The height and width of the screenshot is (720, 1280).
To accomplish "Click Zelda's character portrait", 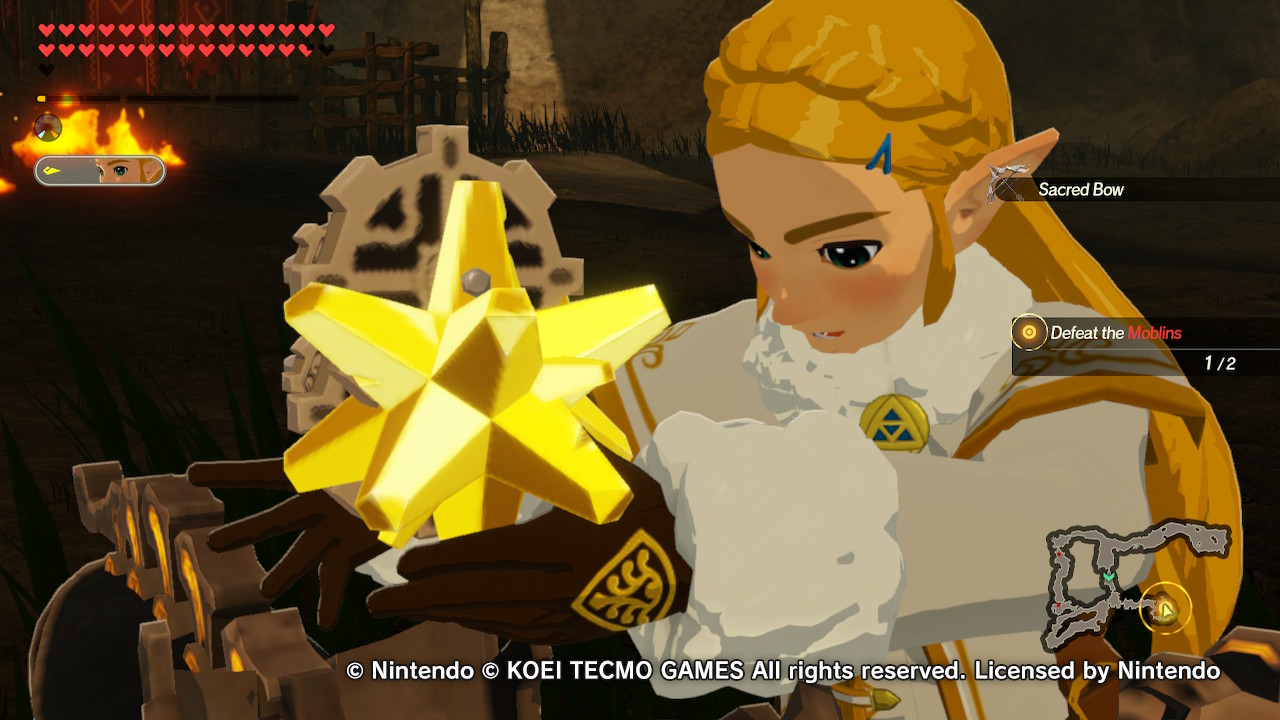I will pyautogui.click(x=122, y=169).
